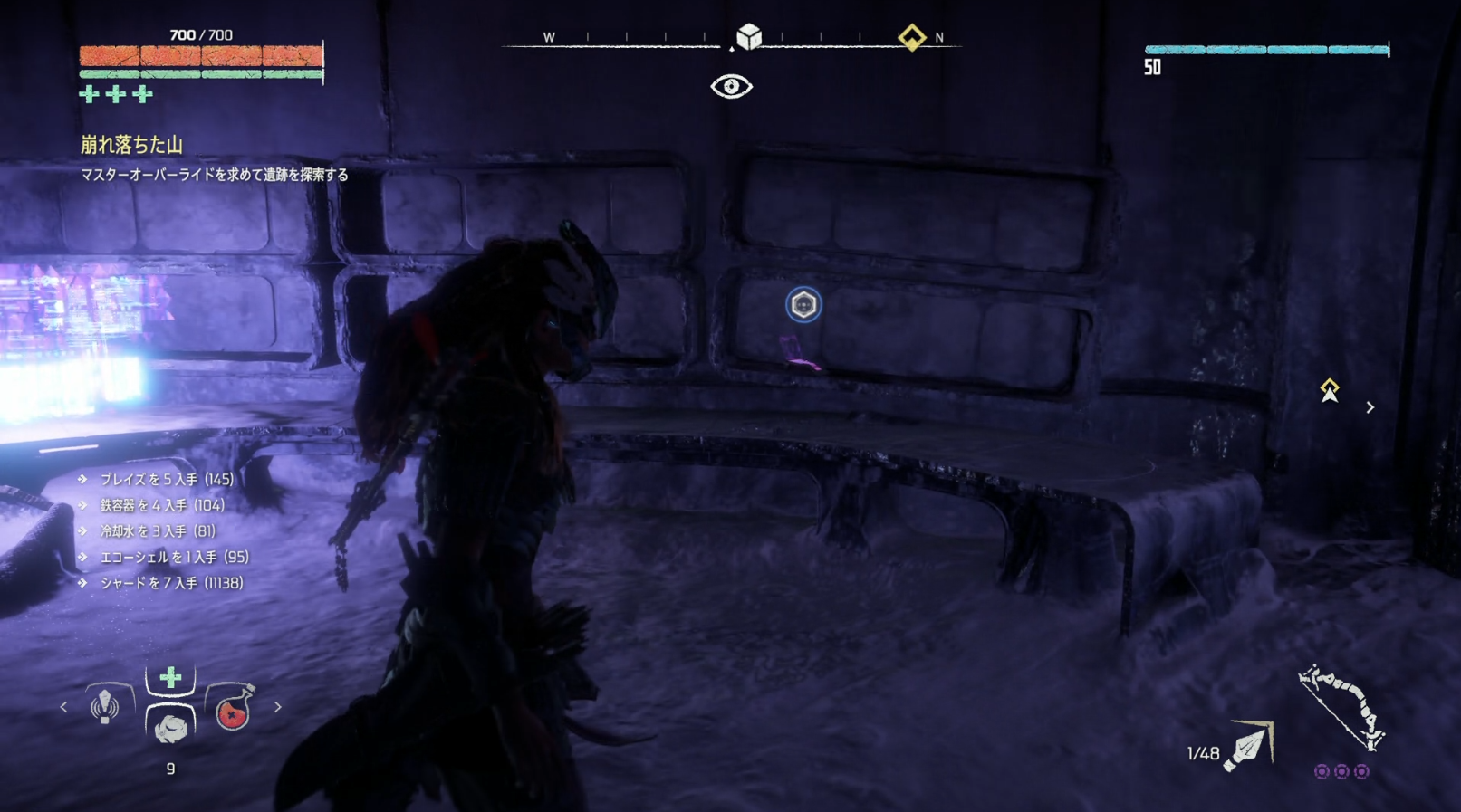Select the lure call tool slot

click(105, 705)
